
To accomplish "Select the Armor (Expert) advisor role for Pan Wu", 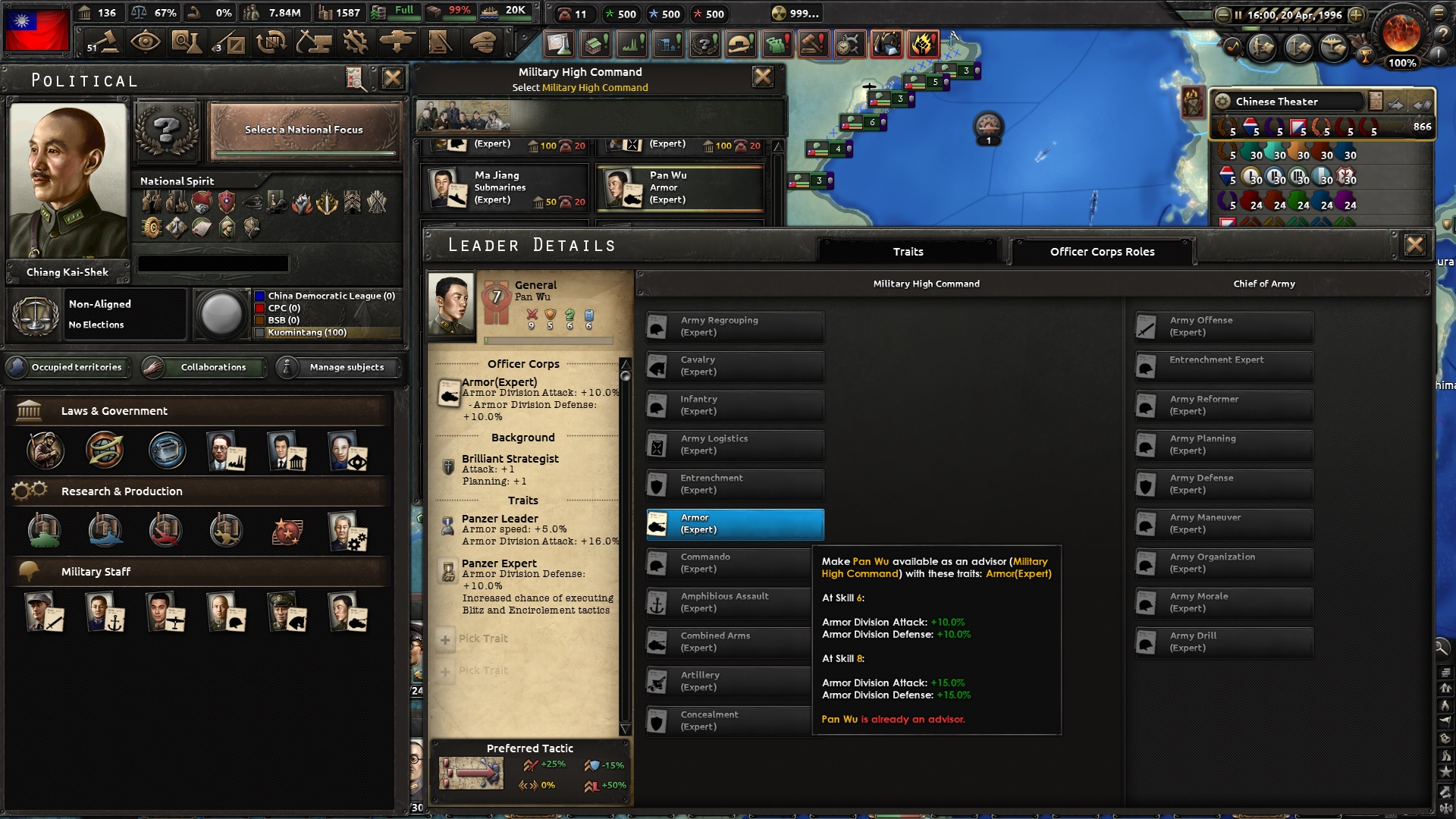I will pyautogui.click(x=733, y=524).
